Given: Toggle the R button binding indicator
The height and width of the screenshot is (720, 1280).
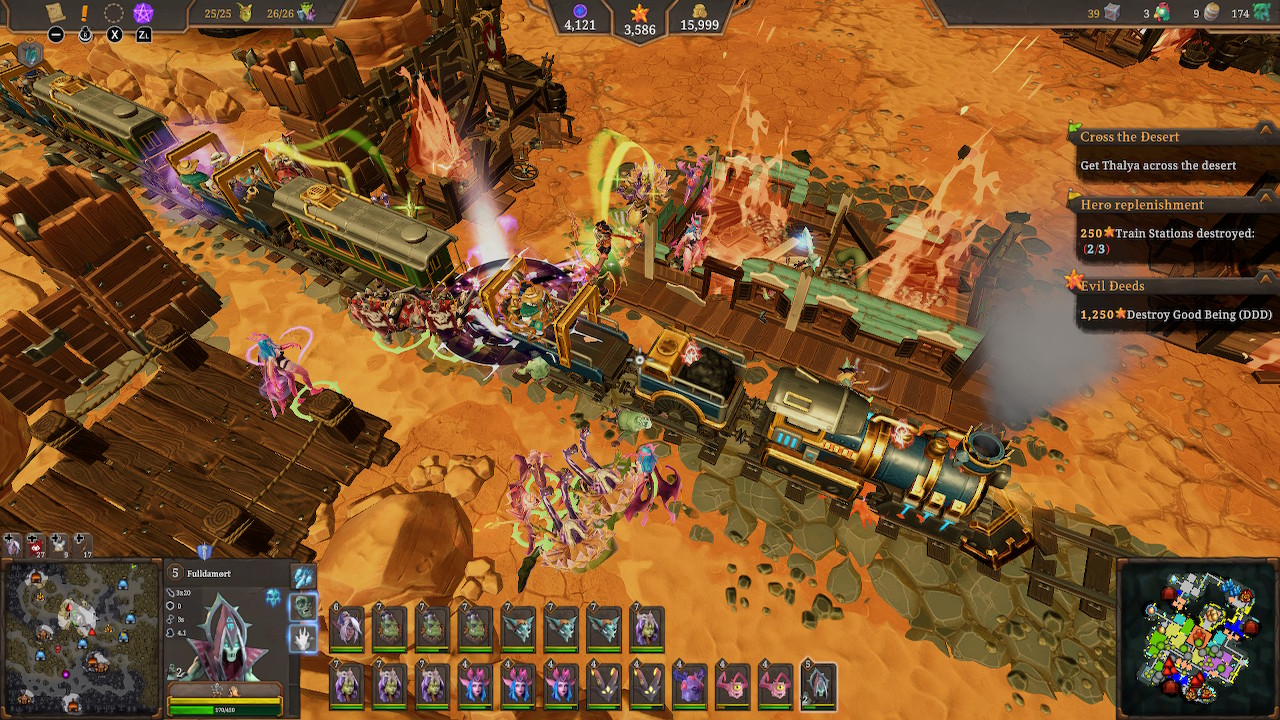Looking at the screenshot, I should pyautogui.click(x=85, y=34).
